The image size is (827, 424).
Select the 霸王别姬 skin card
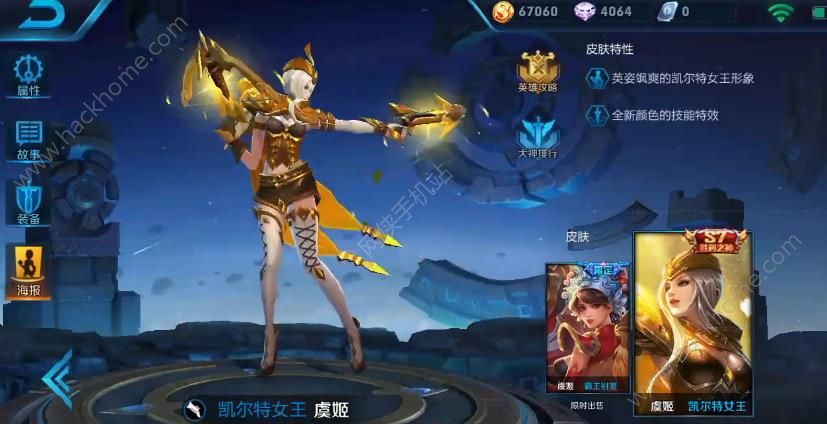pos(588,327)
